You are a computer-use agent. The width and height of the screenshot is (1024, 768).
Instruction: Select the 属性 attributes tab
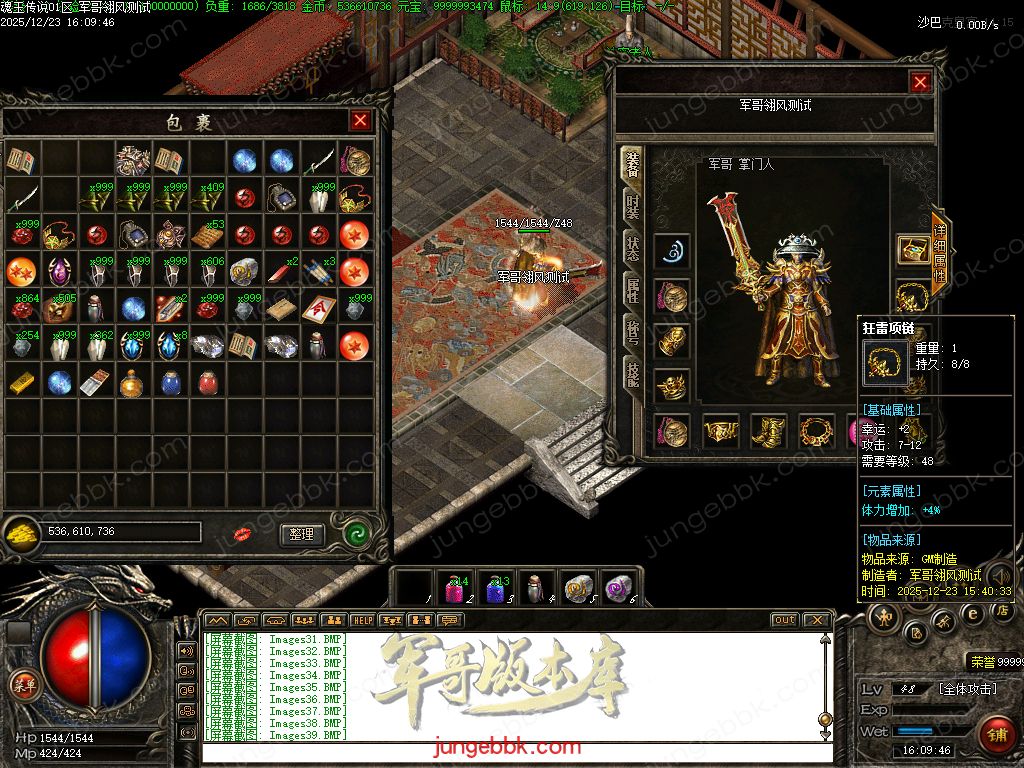click(633, 291)
